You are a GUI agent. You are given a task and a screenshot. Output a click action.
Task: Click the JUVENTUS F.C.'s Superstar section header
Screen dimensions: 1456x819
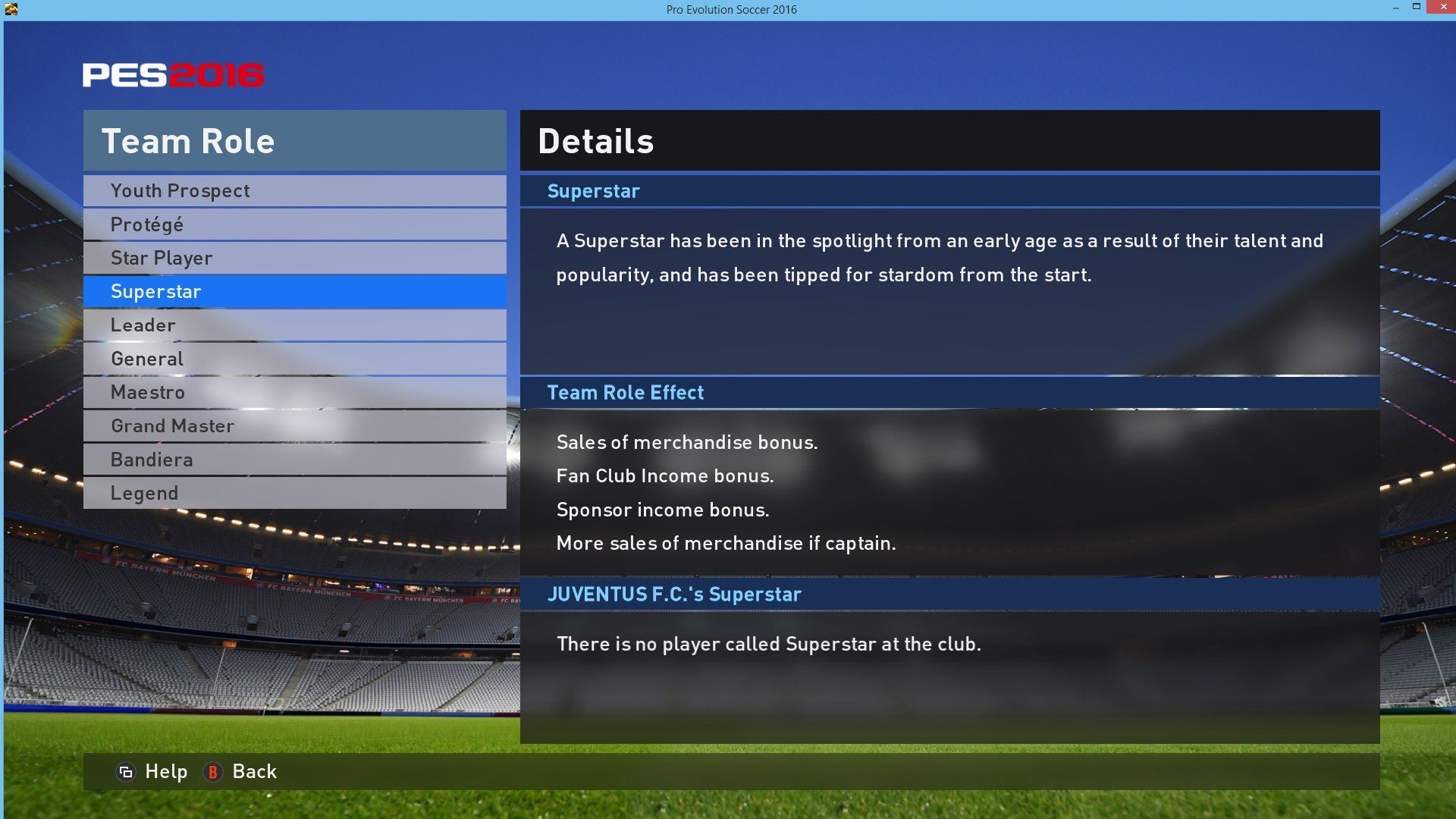point(675,595)
